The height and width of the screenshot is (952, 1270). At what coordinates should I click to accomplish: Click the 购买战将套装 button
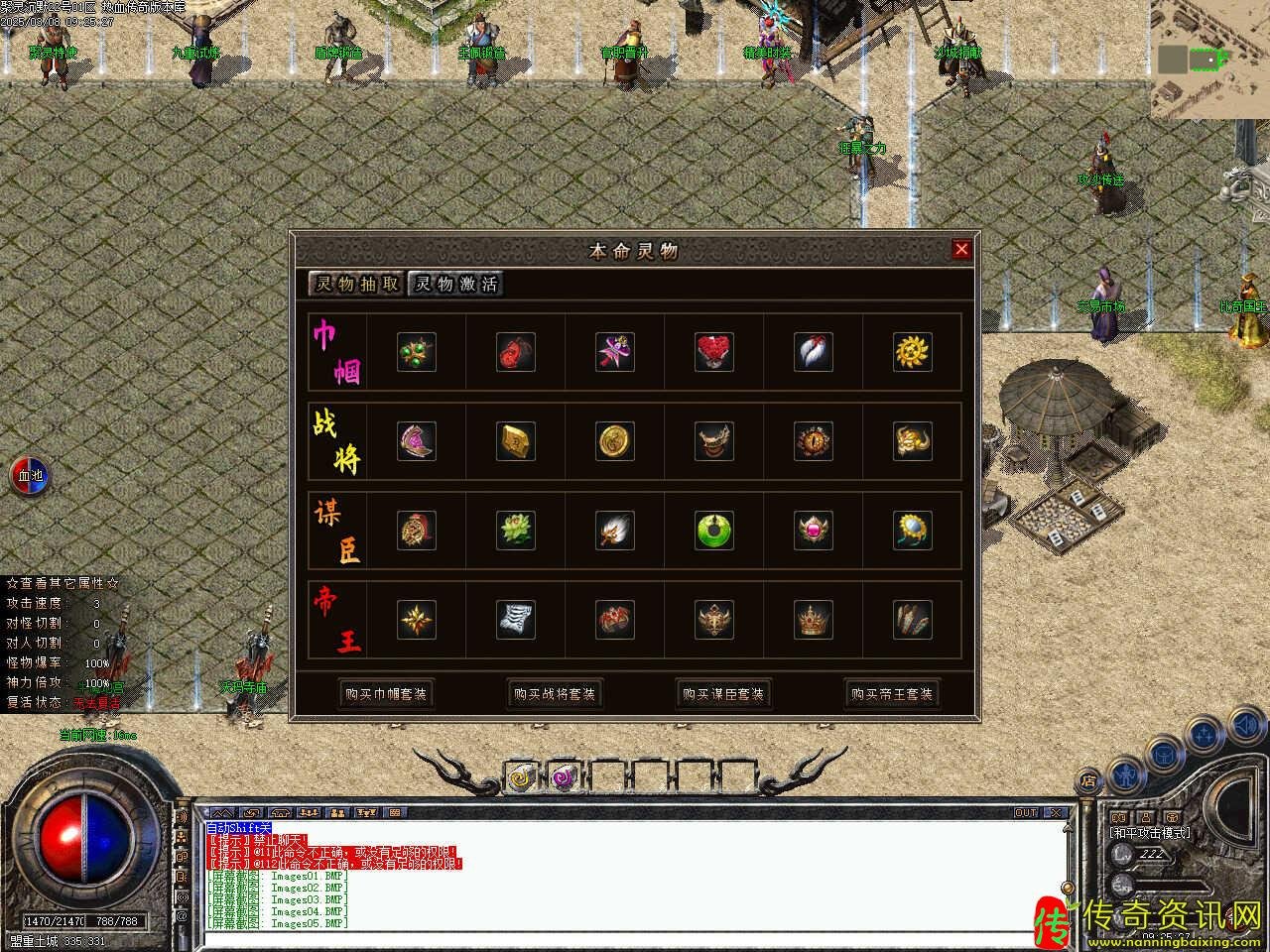pos(555,694)
